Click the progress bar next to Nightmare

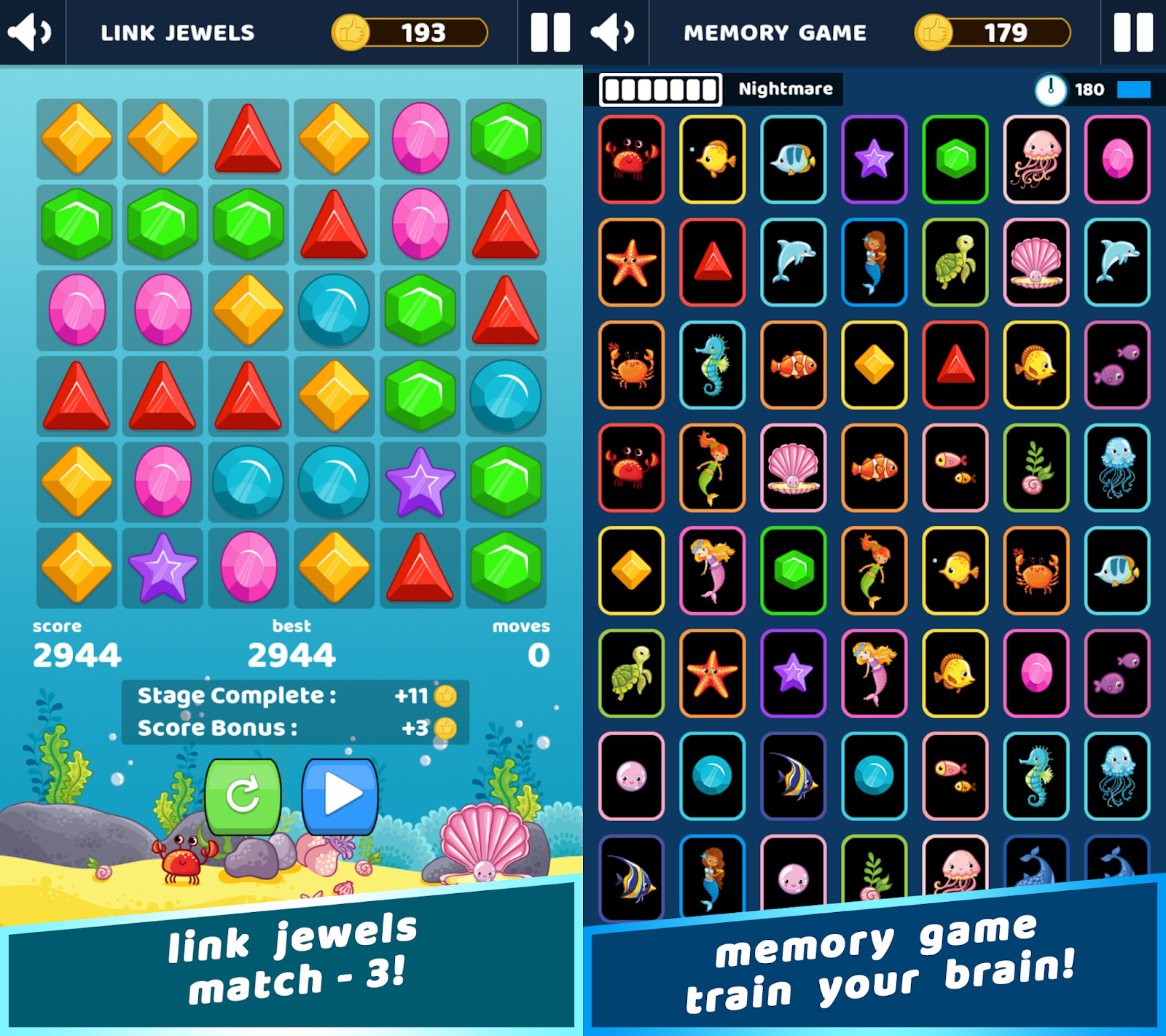coord(660,89)
